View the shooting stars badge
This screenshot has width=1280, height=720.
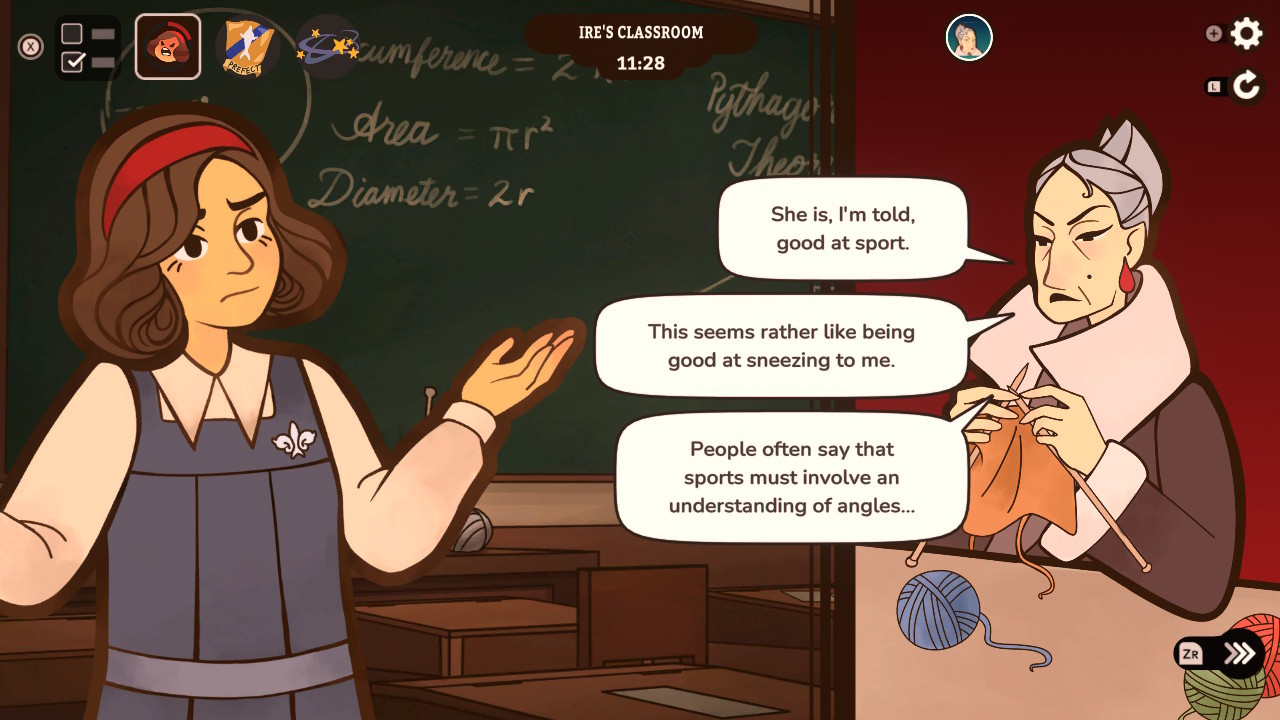pos(326,45)
